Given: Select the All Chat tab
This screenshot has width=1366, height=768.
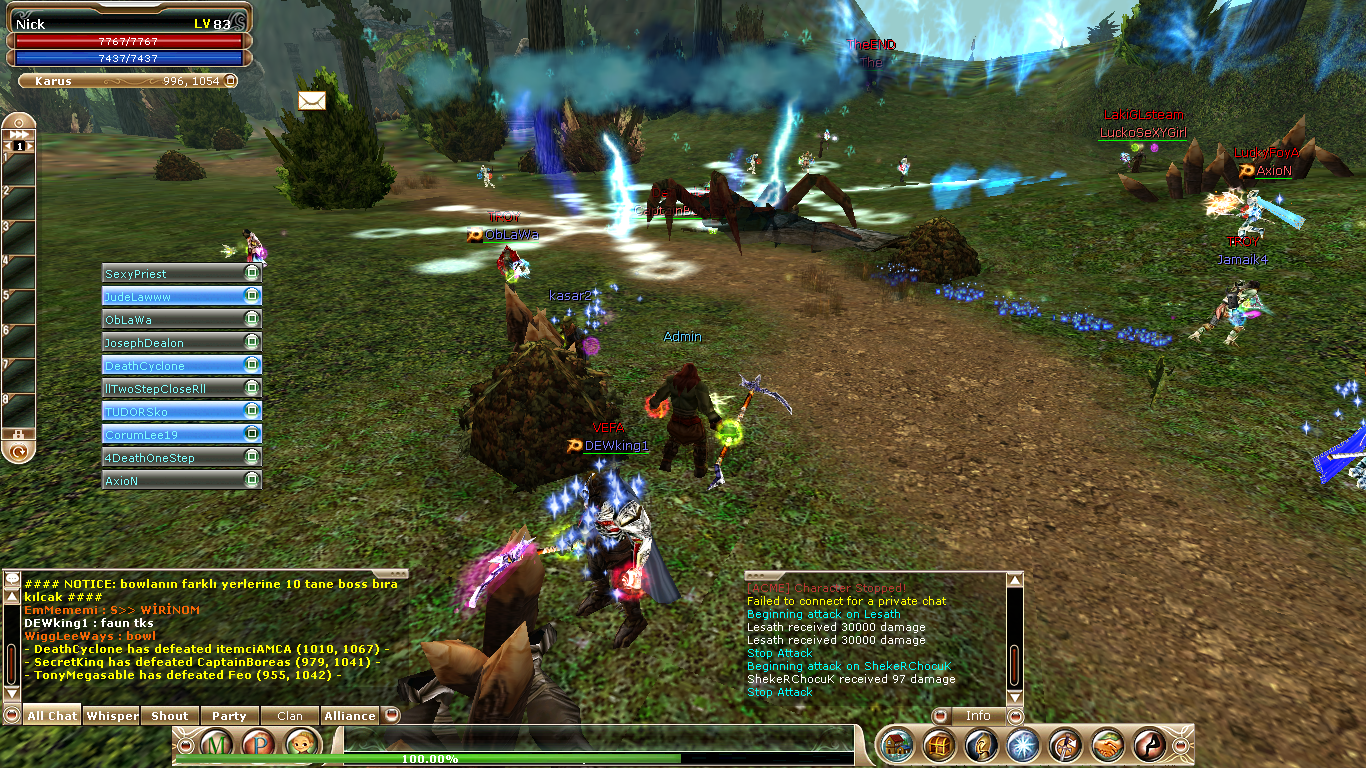Looking at the screenshot, I should click(52, 716).
